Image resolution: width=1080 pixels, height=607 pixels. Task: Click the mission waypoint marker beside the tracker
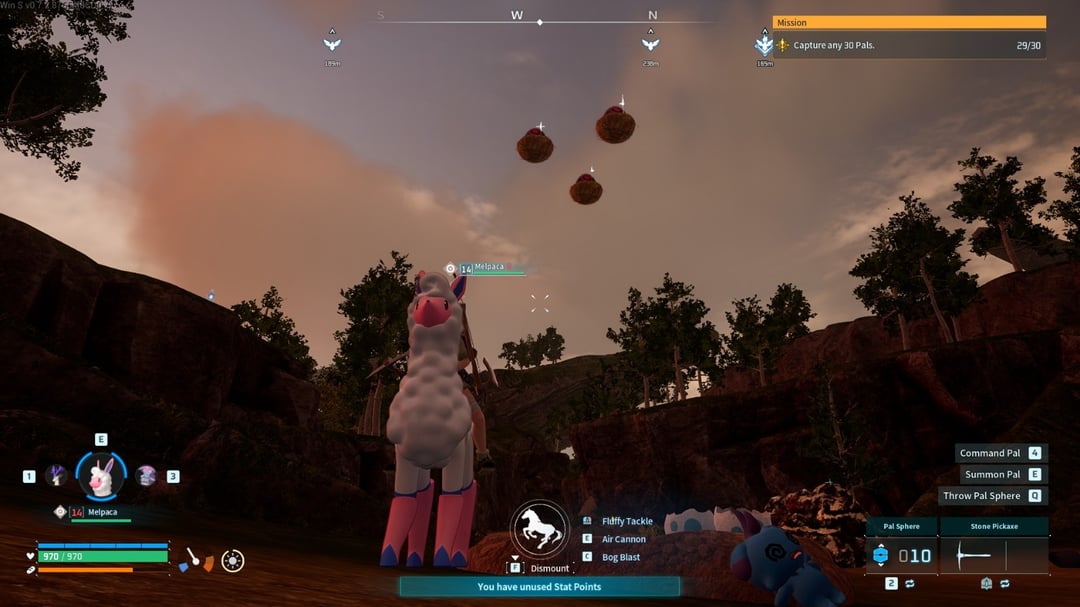click(765, 44)
